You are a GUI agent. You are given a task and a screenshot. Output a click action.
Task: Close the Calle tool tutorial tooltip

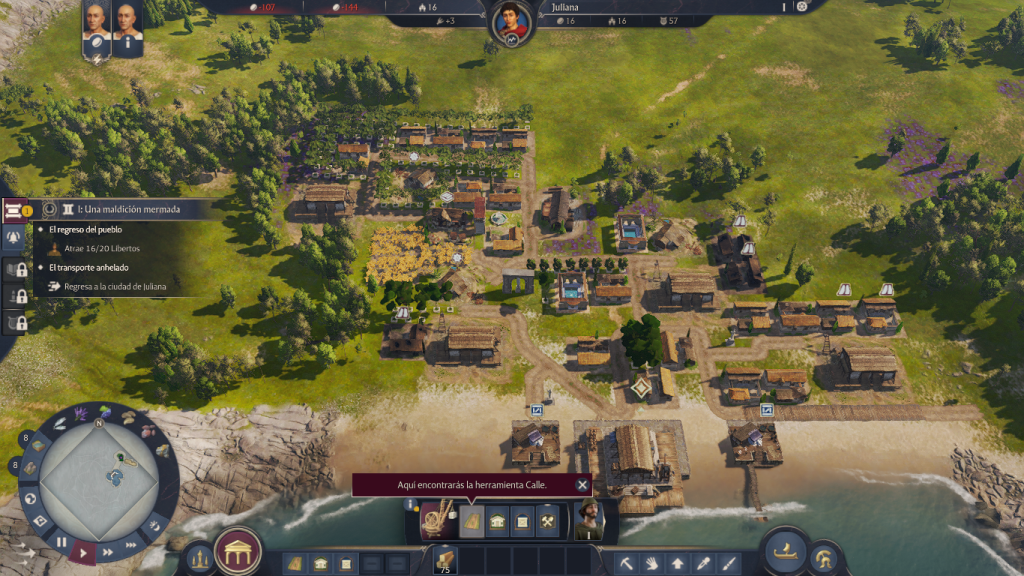click(582, 485)
